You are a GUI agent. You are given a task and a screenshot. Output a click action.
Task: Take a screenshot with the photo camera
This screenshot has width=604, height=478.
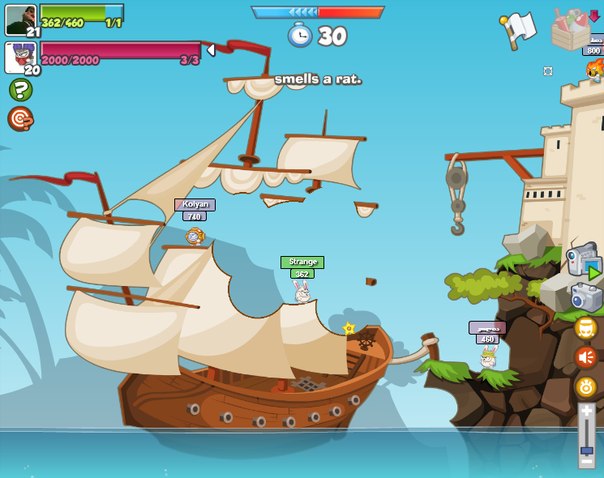tap(586, 297)
